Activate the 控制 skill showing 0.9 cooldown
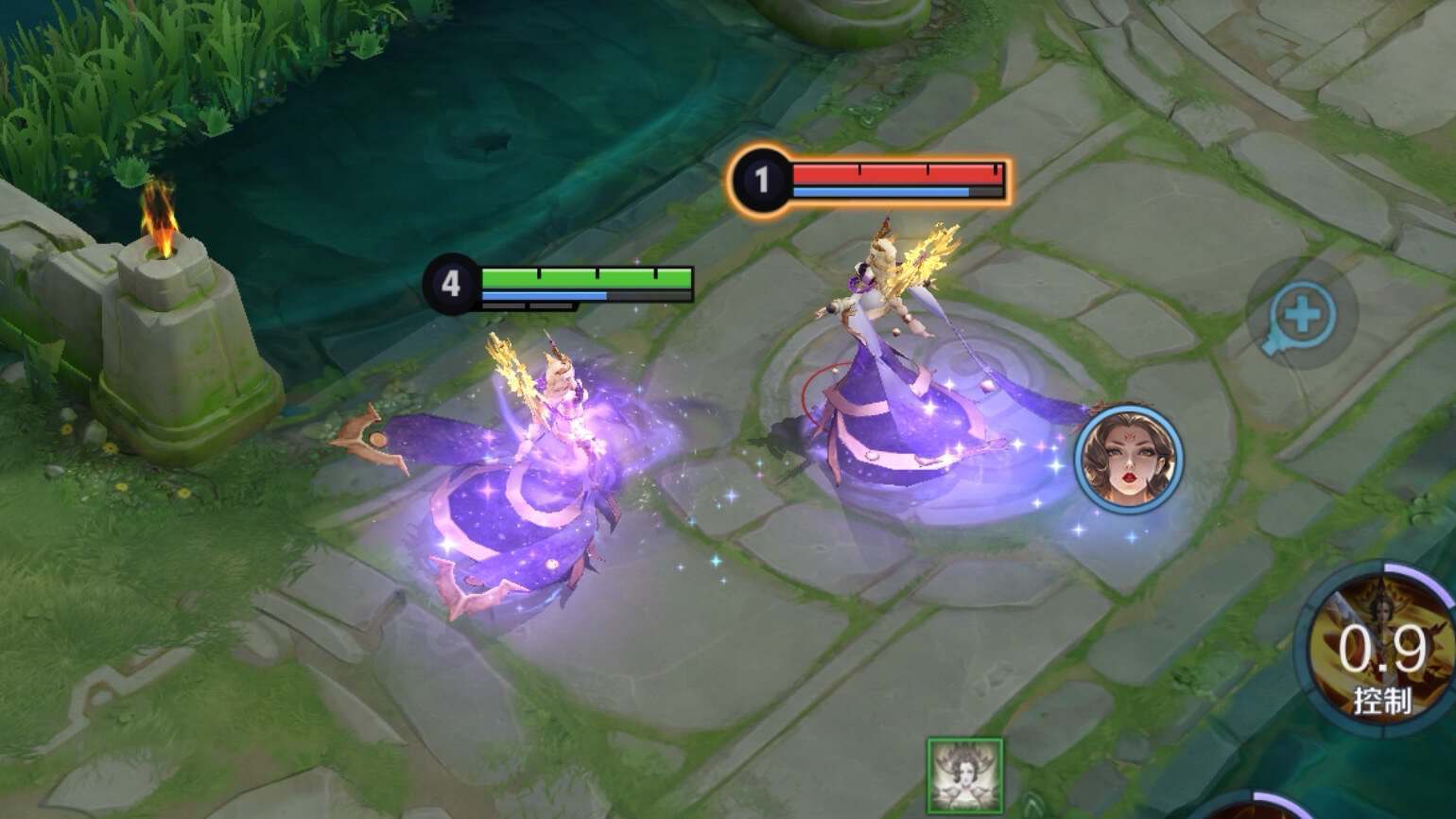The image size is (1456, 819). click(1382, 653)
